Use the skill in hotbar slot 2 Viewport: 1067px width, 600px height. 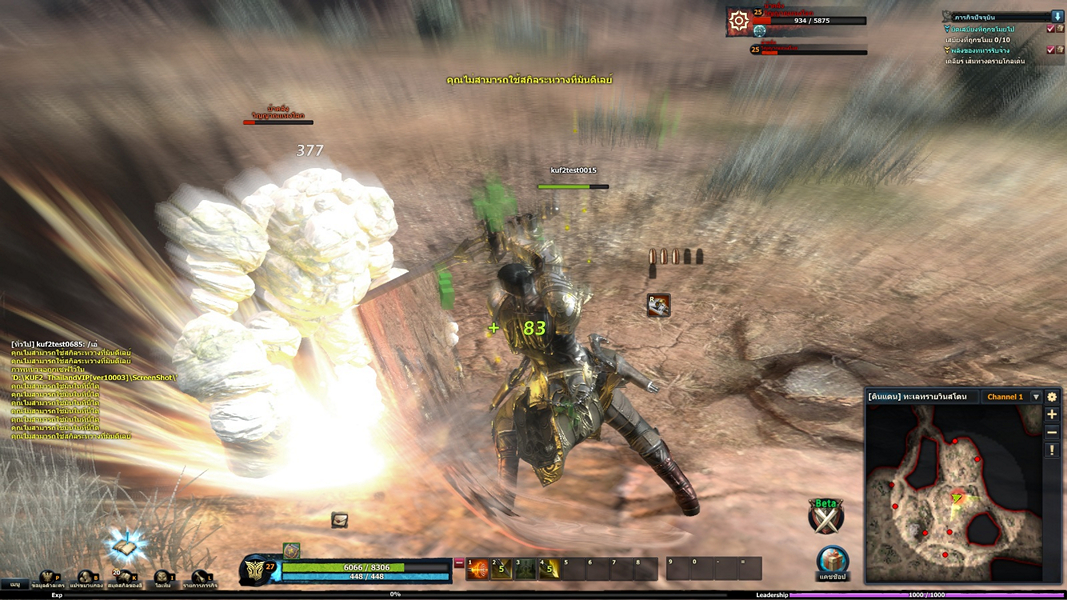tap(502, 569)
